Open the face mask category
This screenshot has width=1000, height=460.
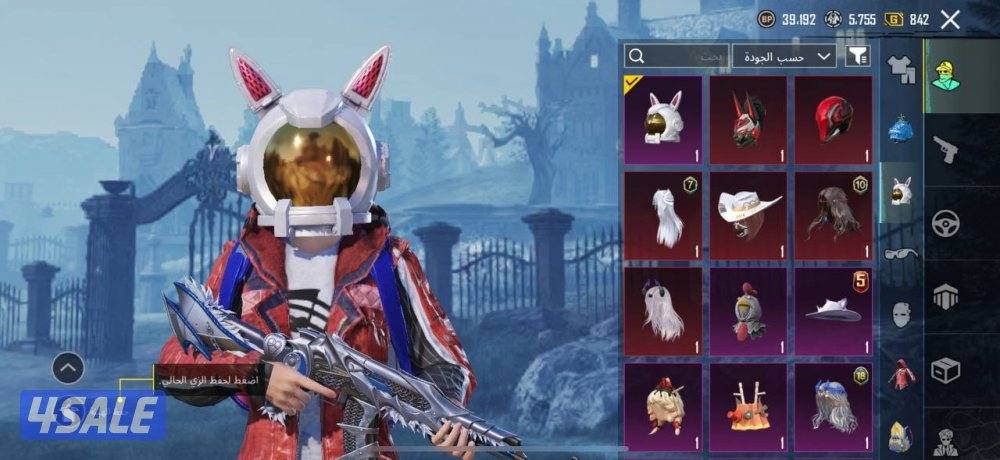901,313
